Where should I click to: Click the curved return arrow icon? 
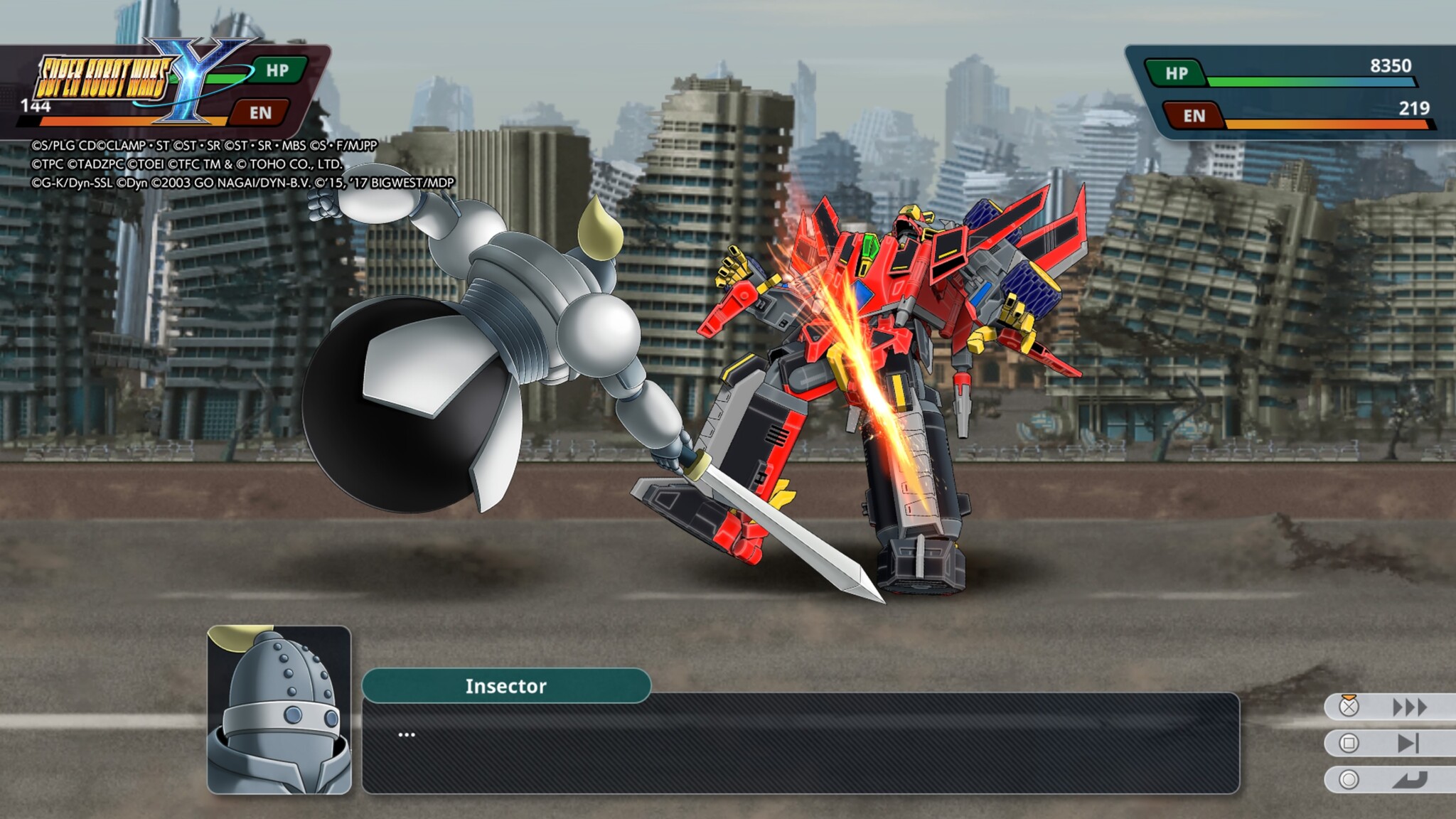(x=1409, y=781)
